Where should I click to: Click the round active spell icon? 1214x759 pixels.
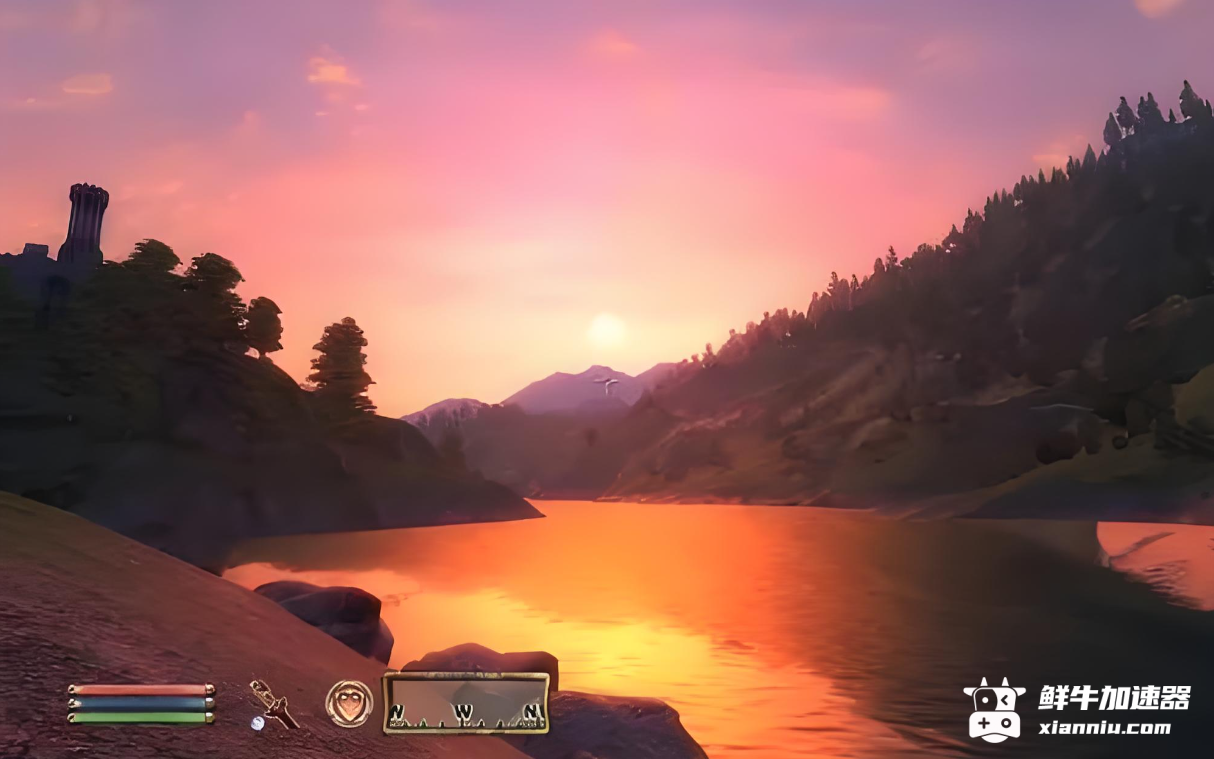click(x=349, y=703)
